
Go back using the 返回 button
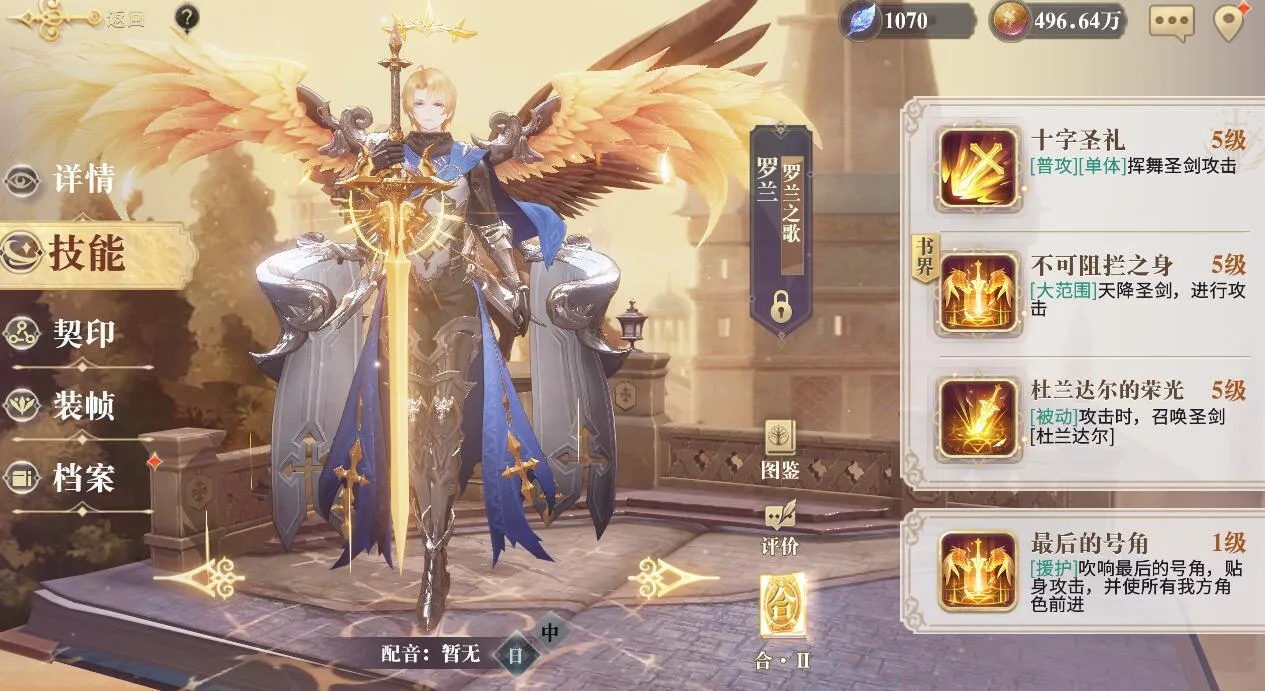click(124, 19)
